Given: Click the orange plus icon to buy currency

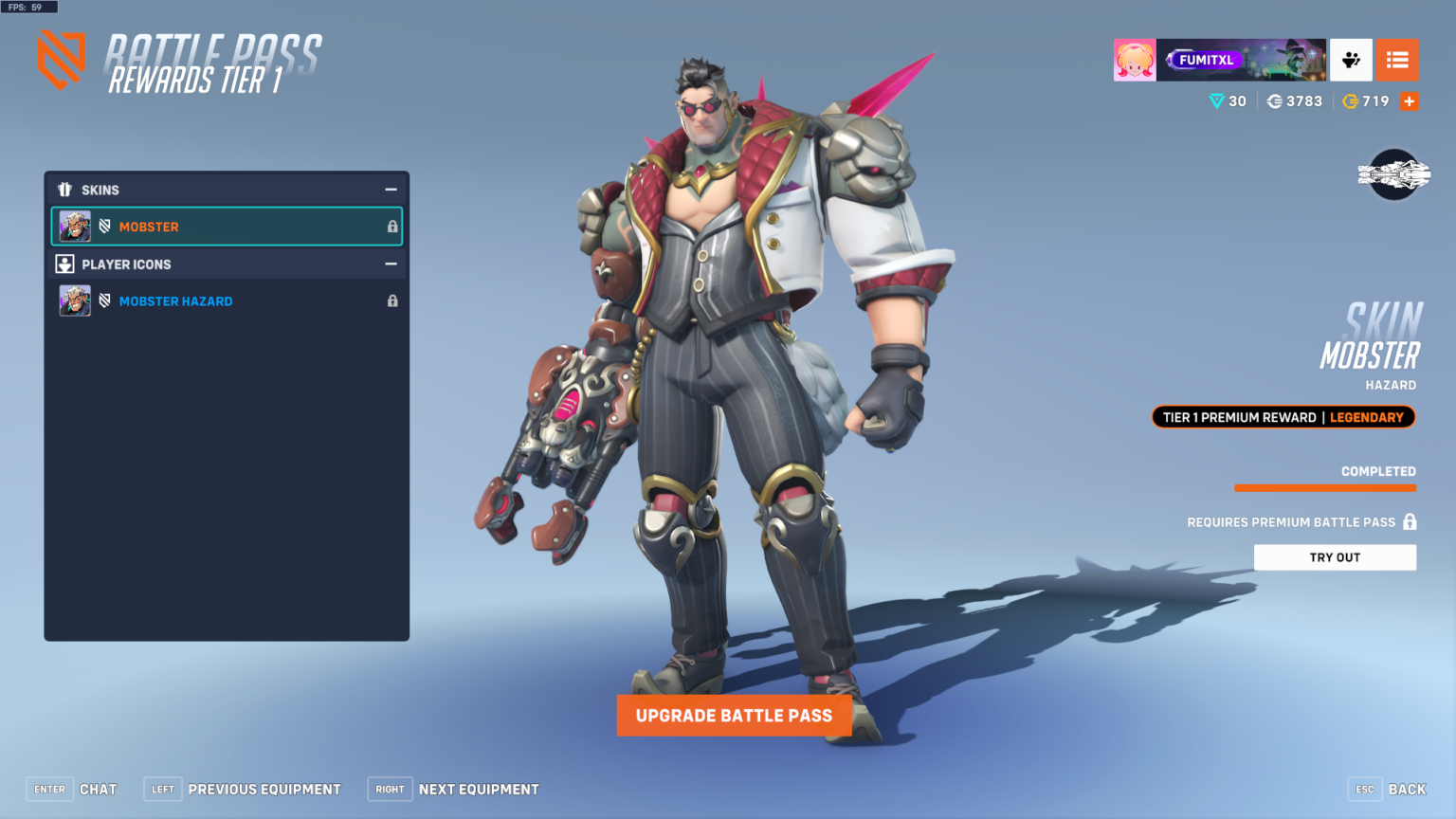Looking at the screenshot, I should (1410, 100).
